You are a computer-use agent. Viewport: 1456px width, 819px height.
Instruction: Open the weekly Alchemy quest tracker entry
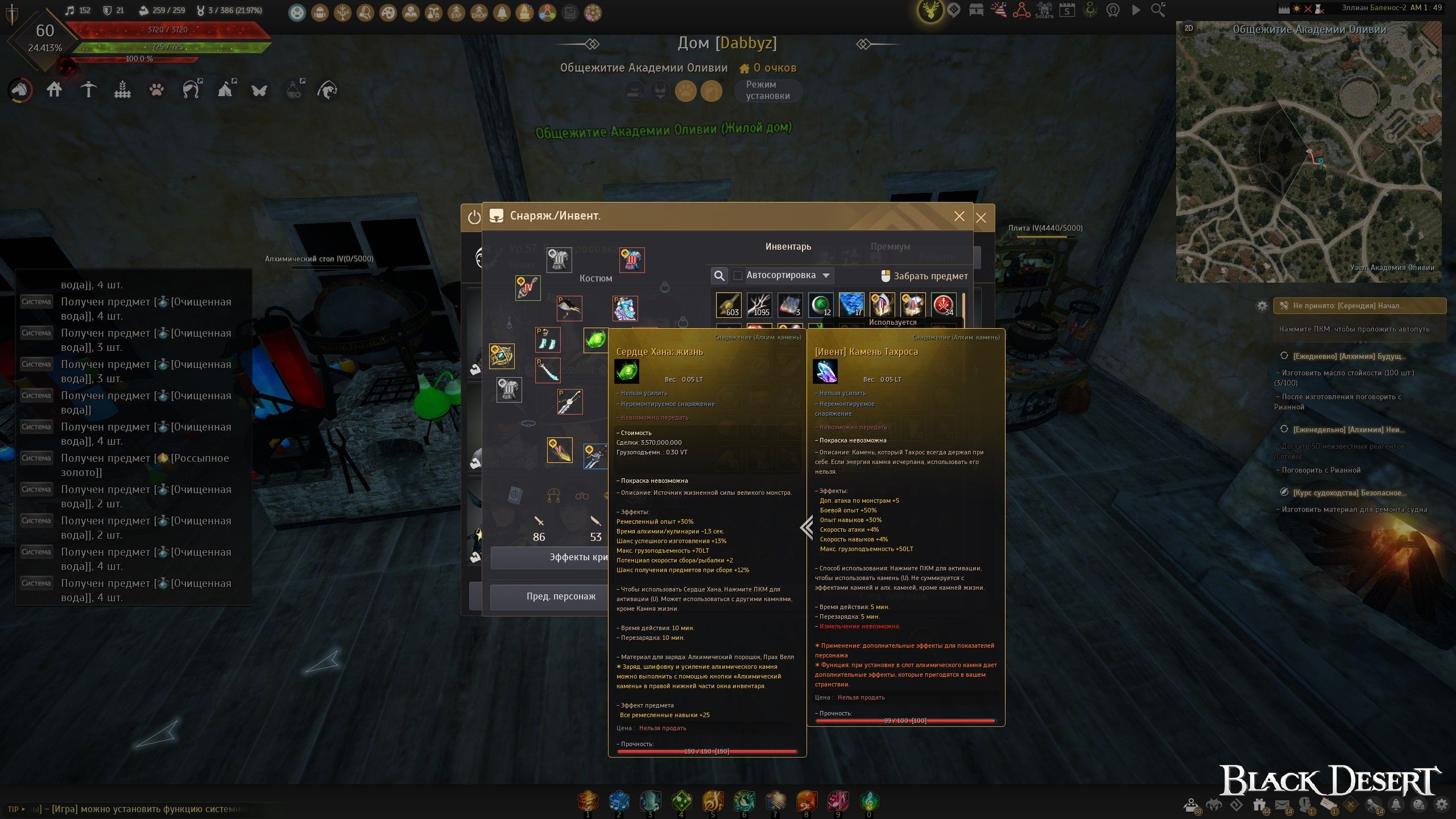tap(1349, 429)
